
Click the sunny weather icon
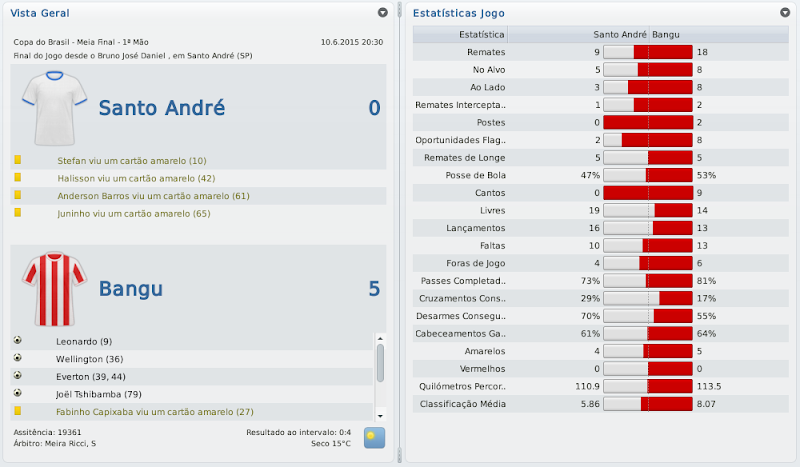click(x=374, y=437)
